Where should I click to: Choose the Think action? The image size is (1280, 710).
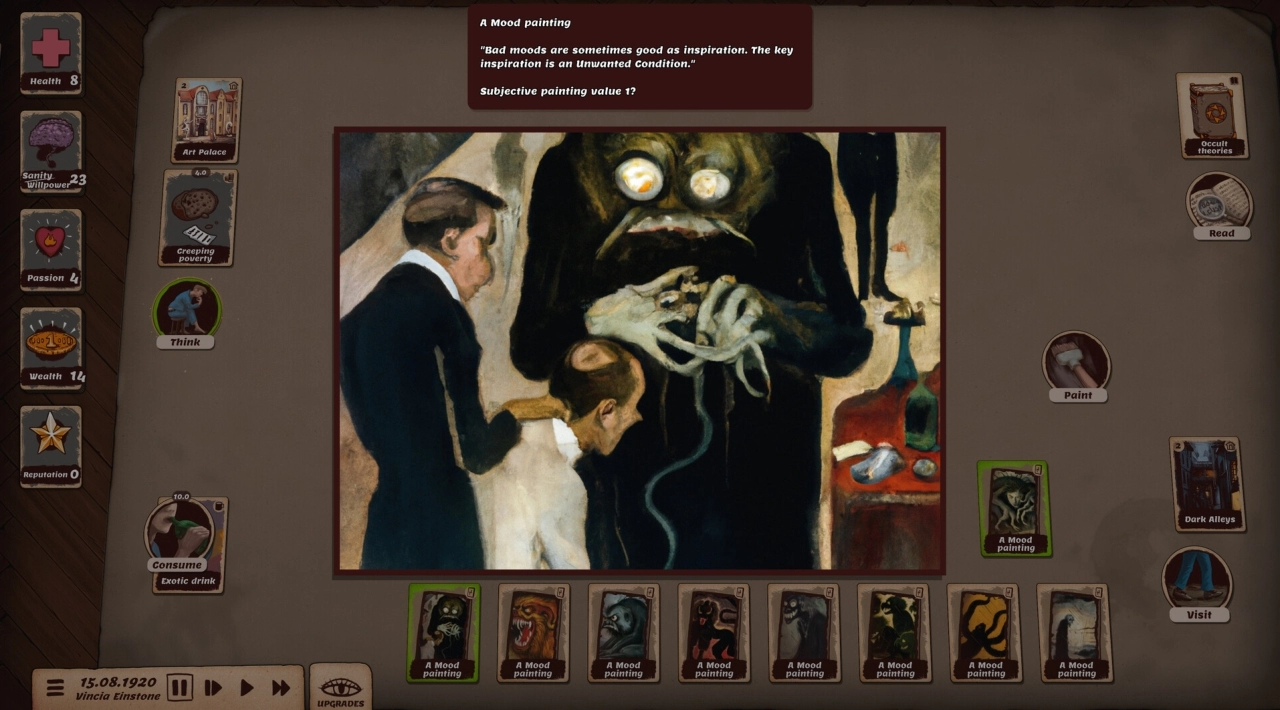(x=186, y=312)
